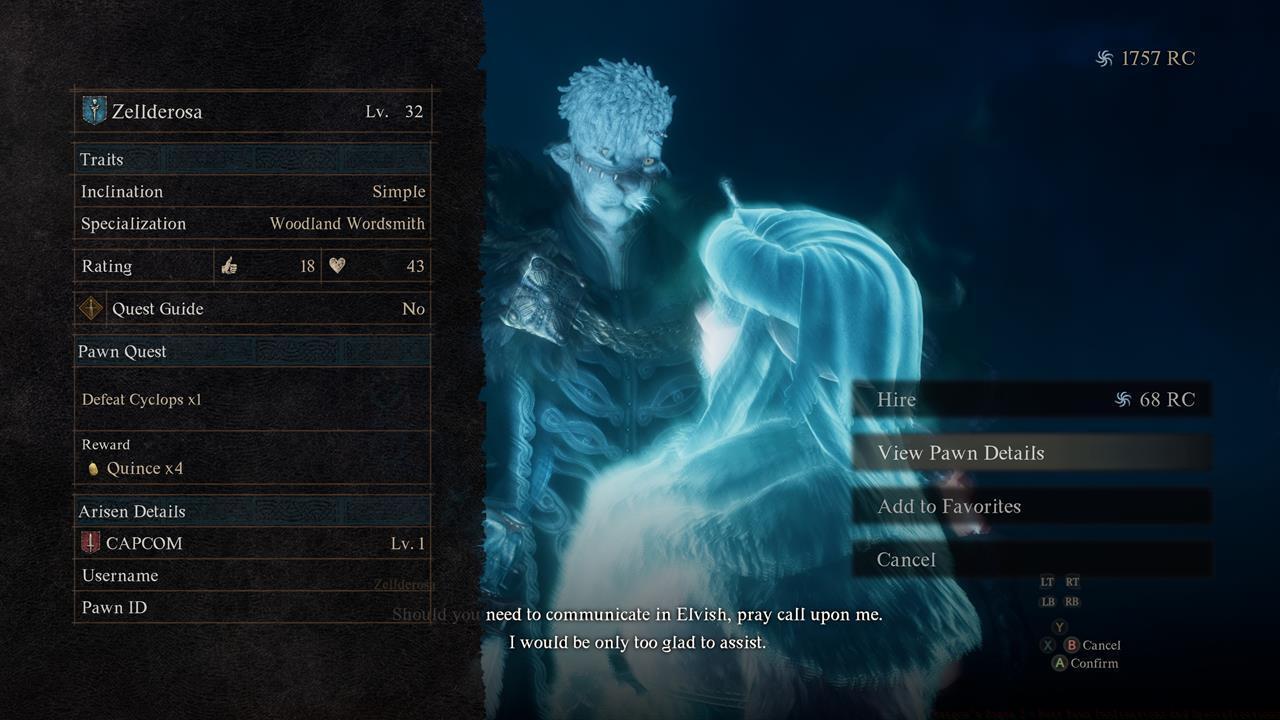The image size is (1280, 720).
Task: Click the thumbs-up rating icon
Action: pos(230,266)
